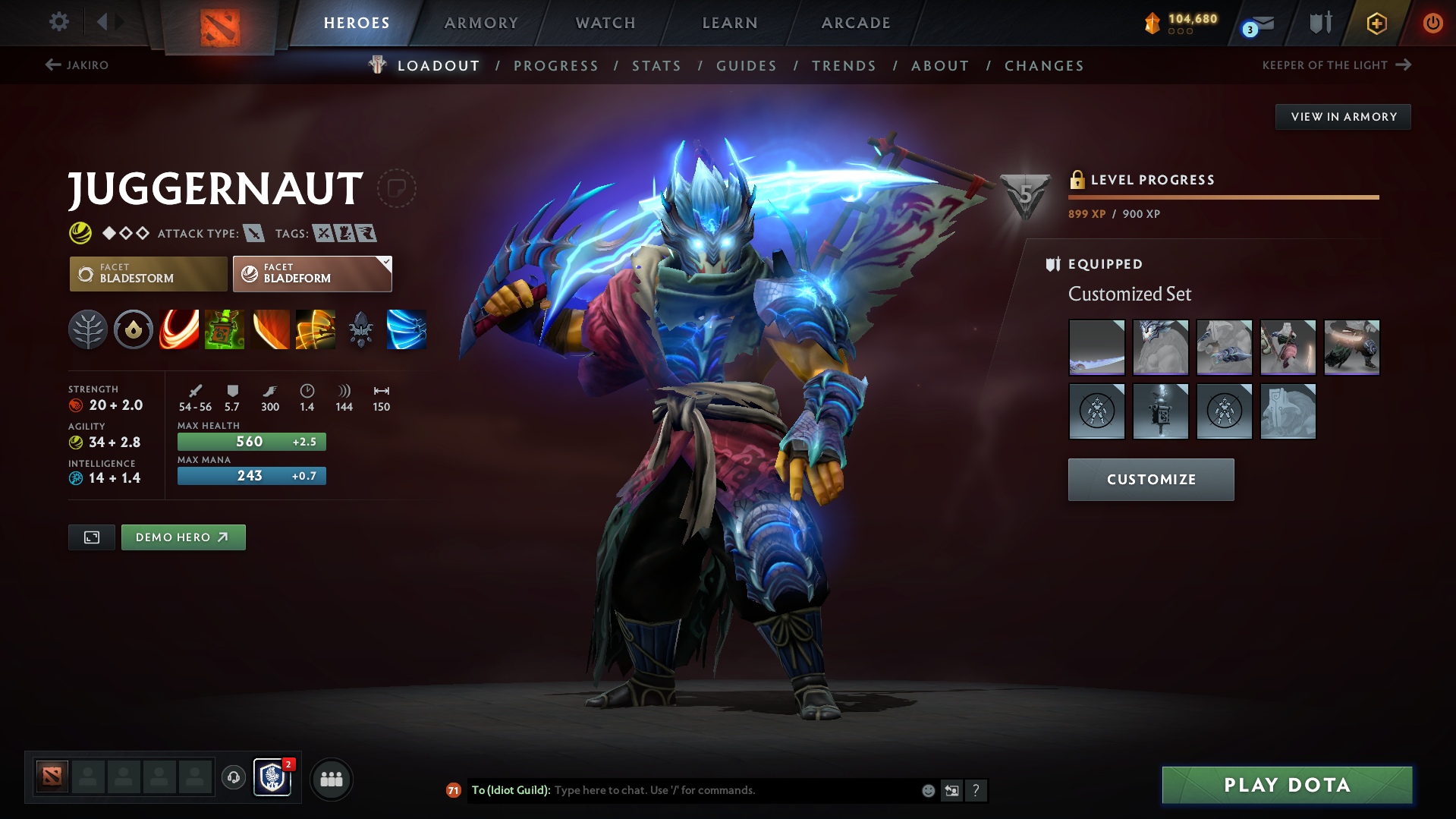Viewport: 1456px width, 819px height.
Task: Open the Healing Ward ability details
Action: click(x=225, y=329)
